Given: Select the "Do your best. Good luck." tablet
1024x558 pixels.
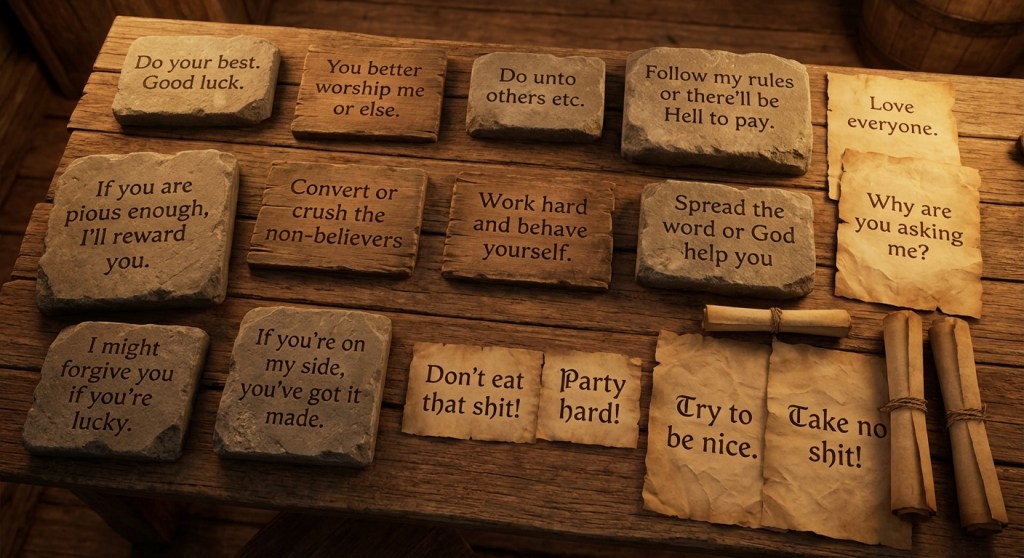Looking at the screenshot, I should [194, 78].
